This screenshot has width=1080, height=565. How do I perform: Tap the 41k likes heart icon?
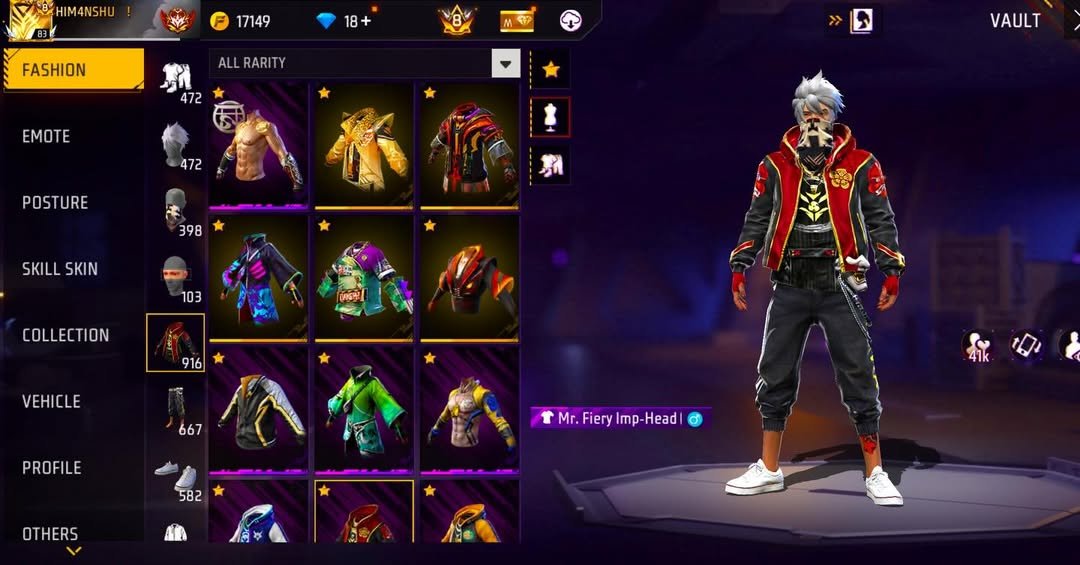click(x=977, y=345)
